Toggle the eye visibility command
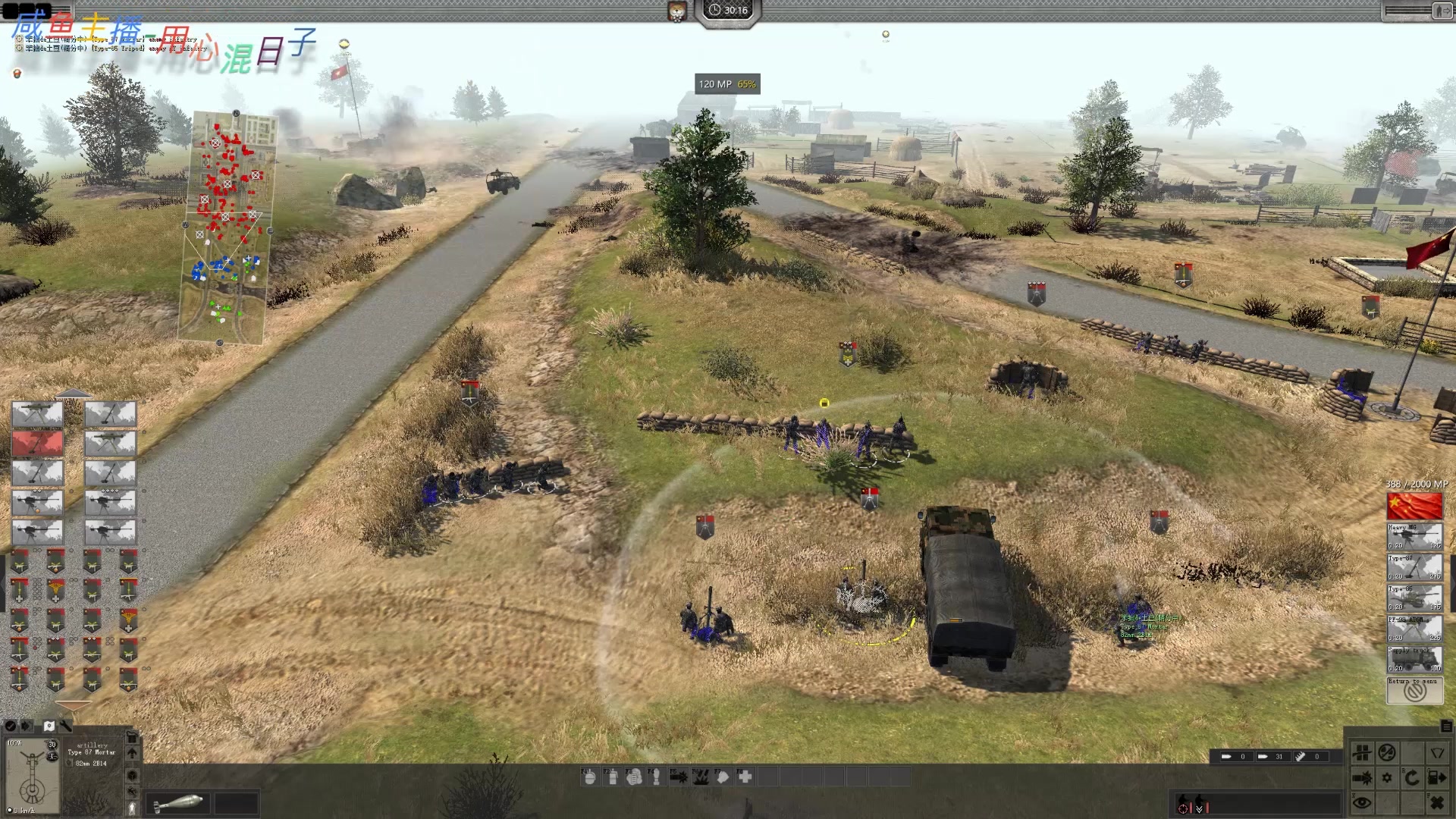This screenshot has height=819, width=1456. point(1362,802)
